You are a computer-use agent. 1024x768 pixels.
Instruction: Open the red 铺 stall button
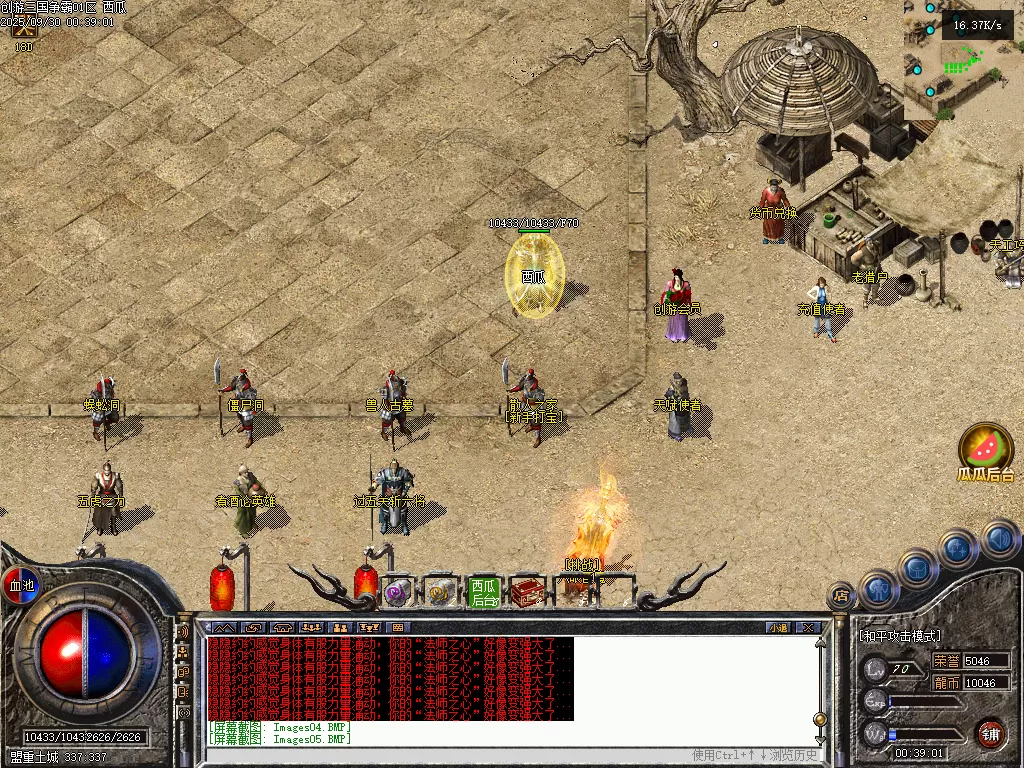(991, 733)
